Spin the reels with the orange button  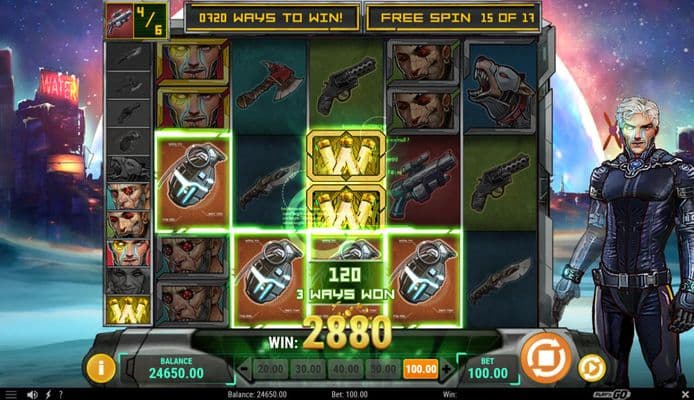[546, 357]
